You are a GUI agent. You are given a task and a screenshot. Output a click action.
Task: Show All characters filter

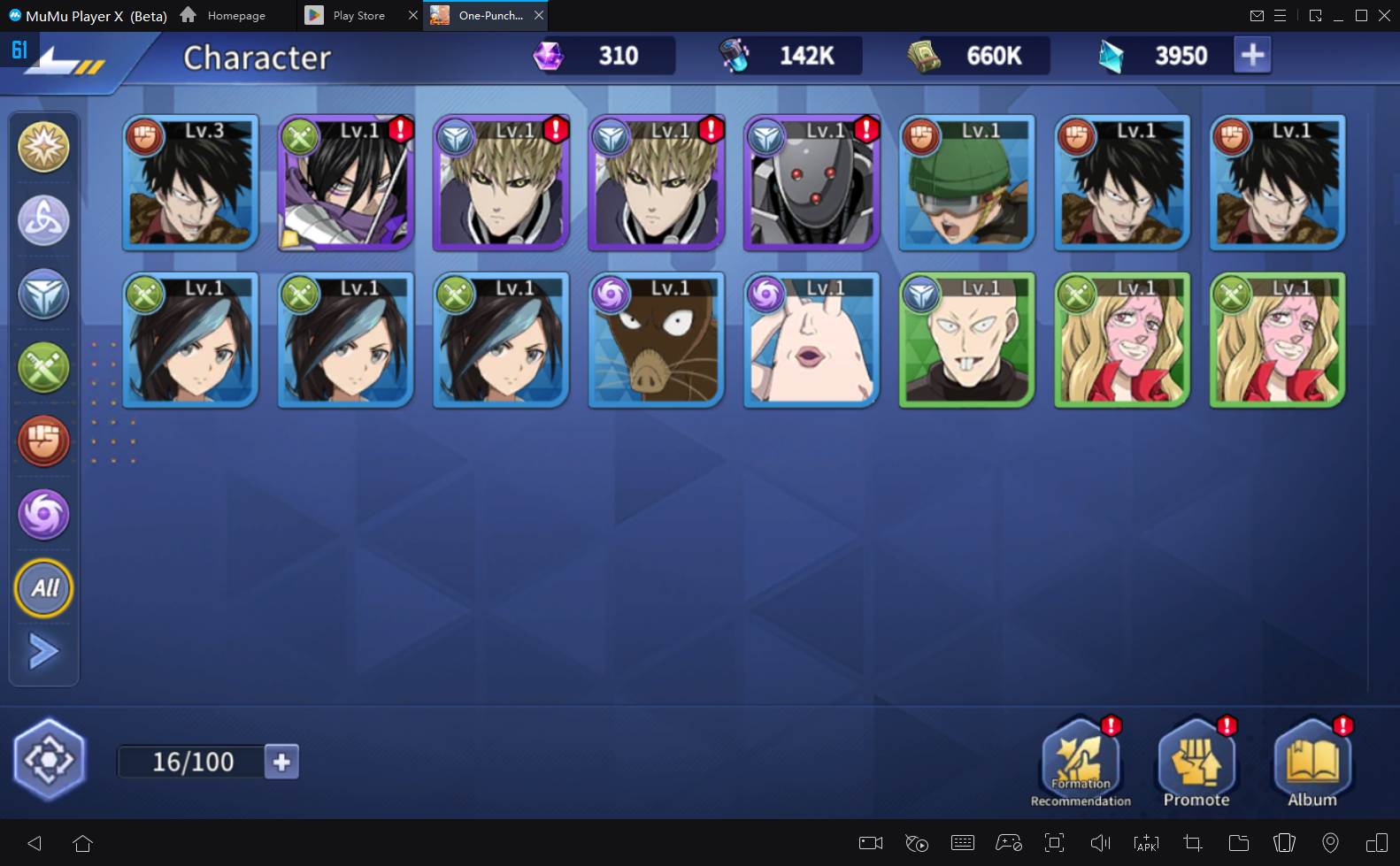43,588
